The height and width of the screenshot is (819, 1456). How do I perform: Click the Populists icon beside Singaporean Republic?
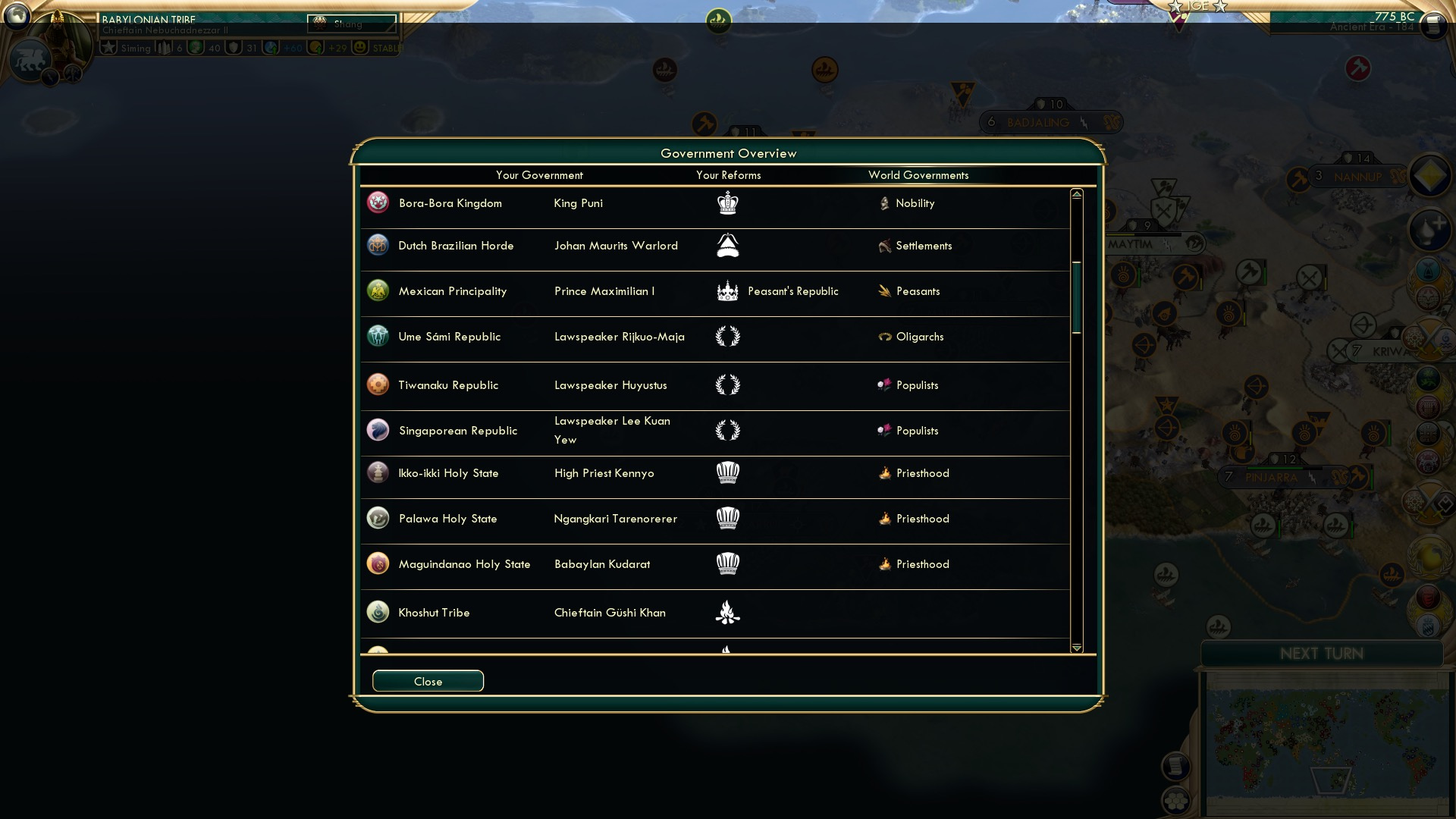coord(884,430)
